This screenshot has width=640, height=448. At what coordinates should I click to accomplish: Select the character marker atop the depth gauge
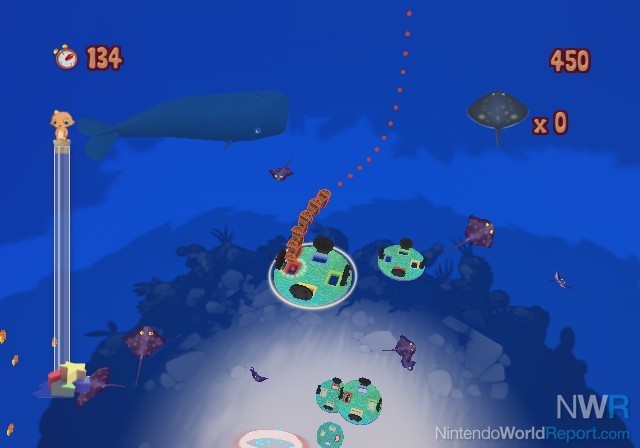pos(61,125)
